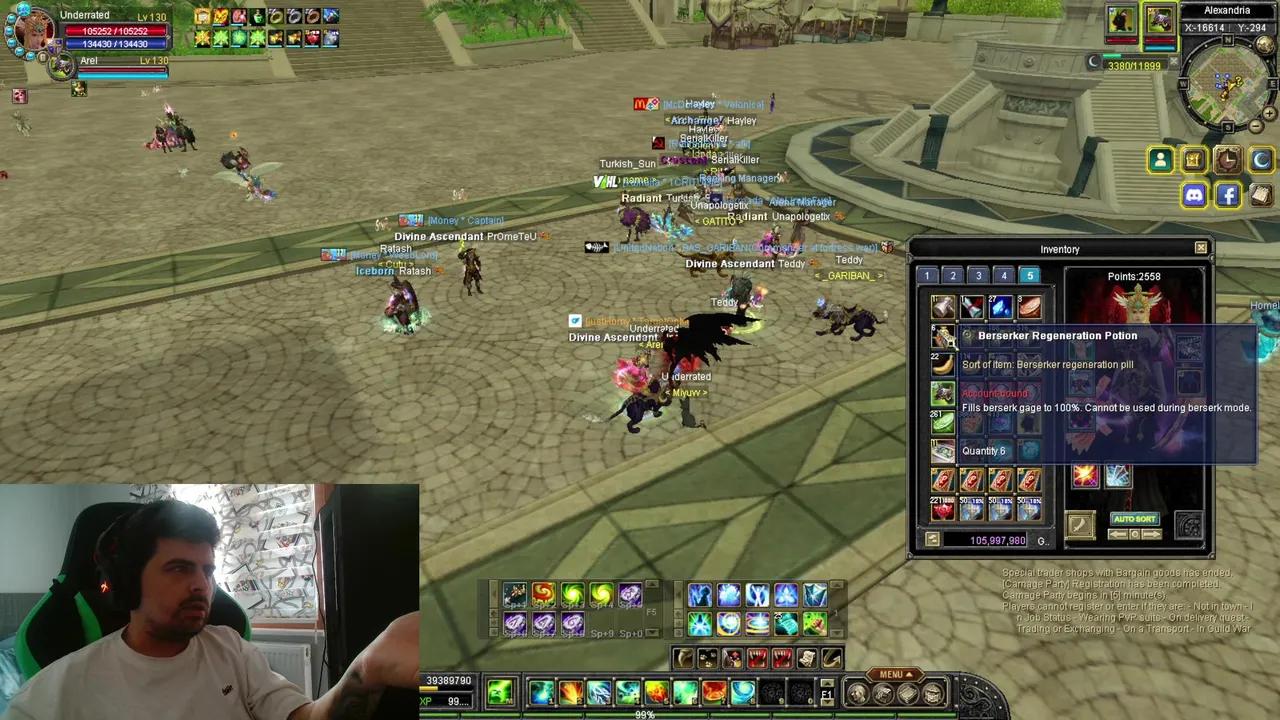Click the right arrow under AUTO SORT
Viewport: 1280px width, 720px height.
point(1152,534)
